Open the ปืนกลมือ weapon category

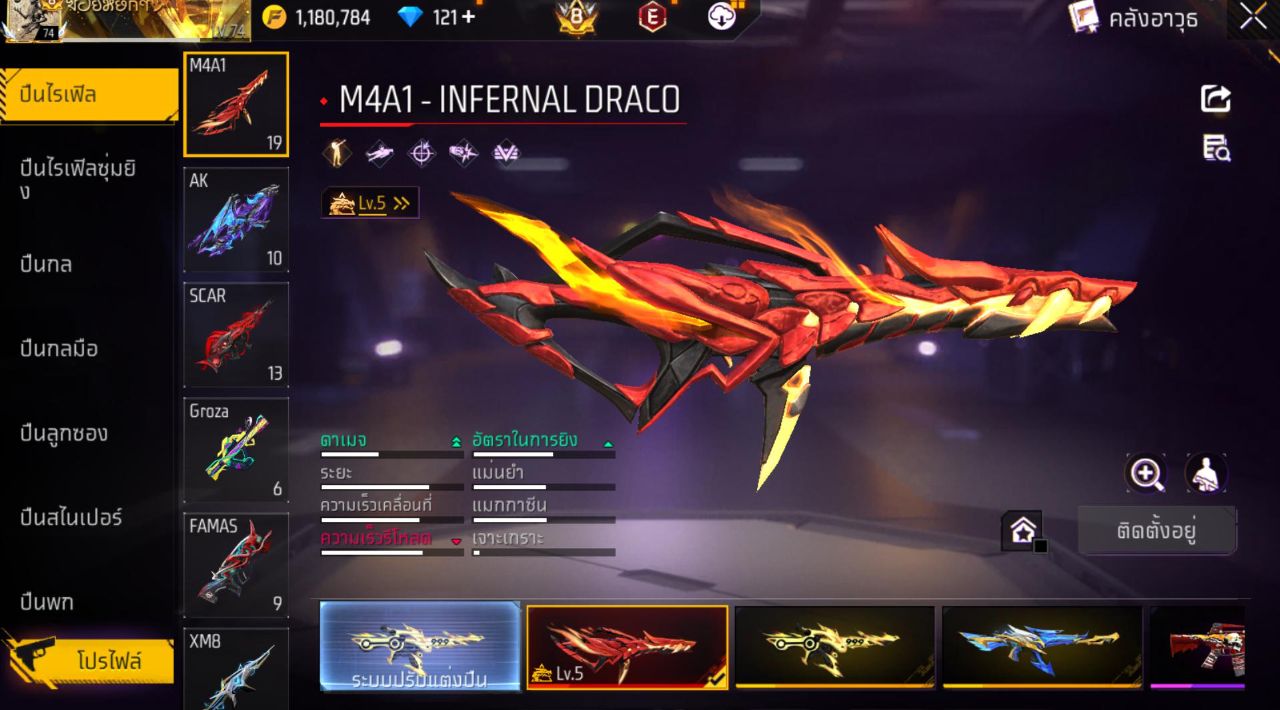[60, 349]
